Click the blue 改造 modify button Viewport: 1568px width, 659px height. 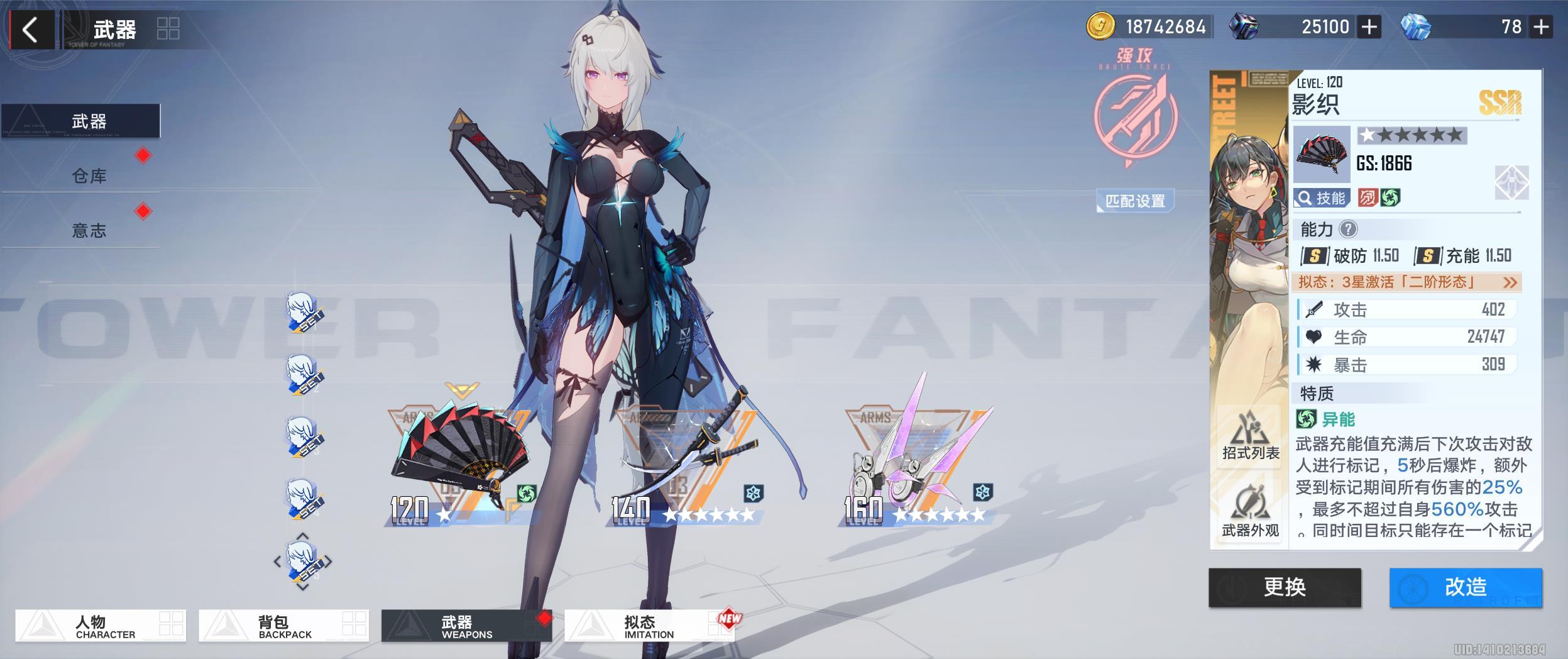1465,587
